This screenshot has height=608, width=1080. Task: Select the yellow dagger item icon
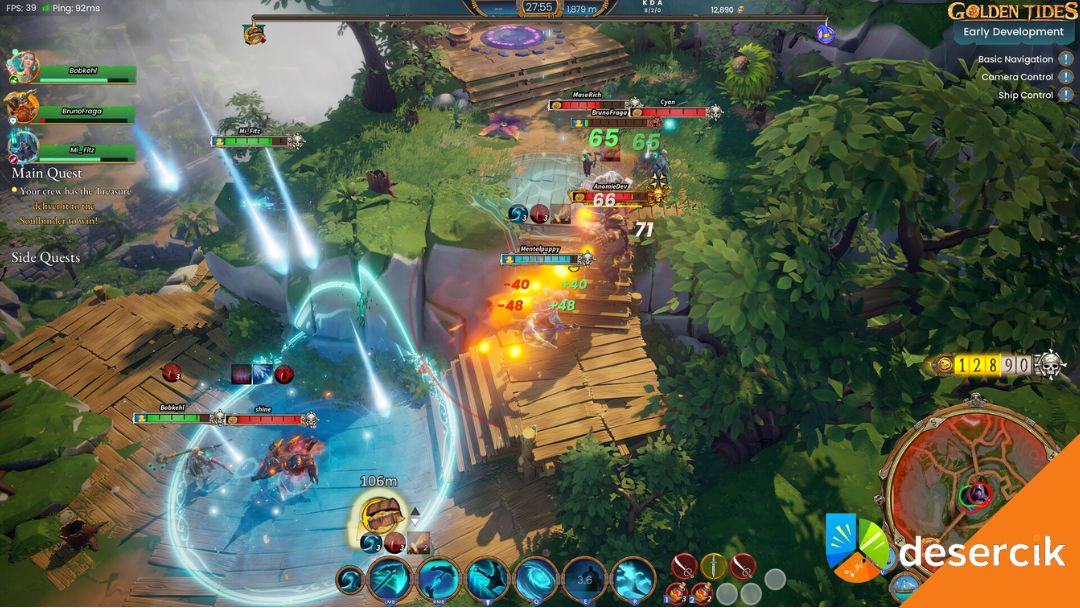click(713, 567)
